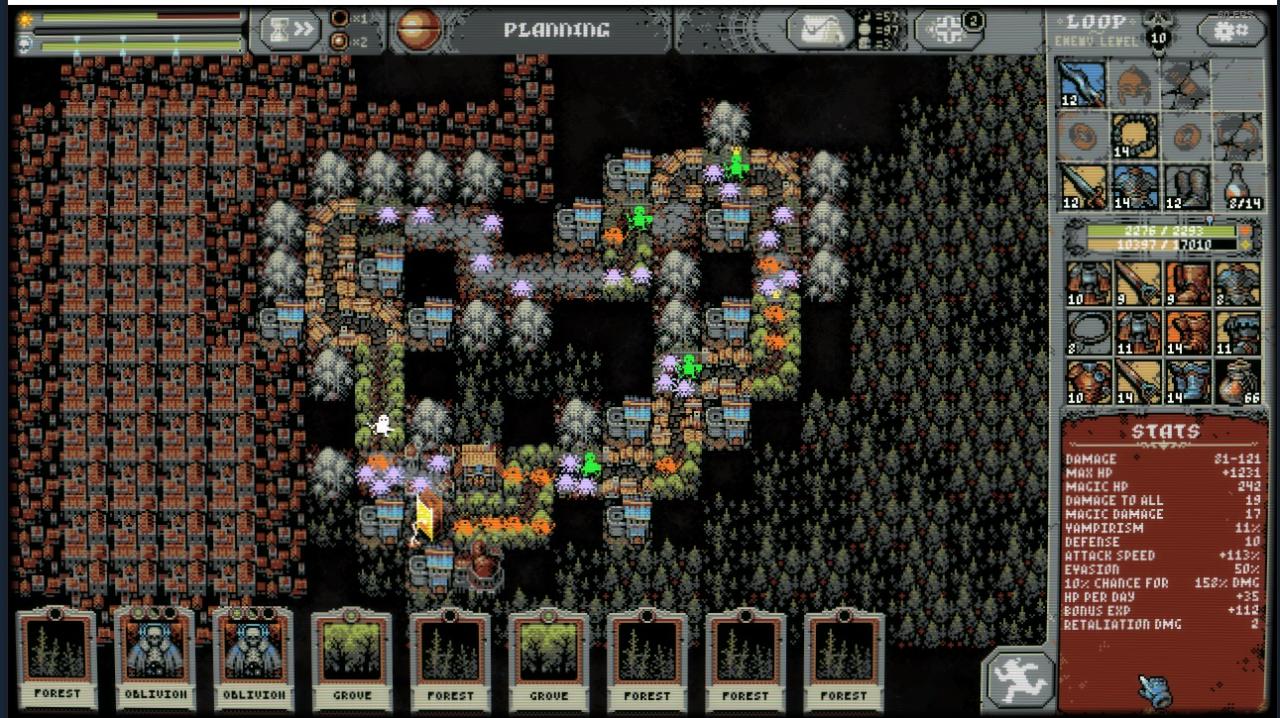Pick the level 9 red boots in inventory

1187,282
